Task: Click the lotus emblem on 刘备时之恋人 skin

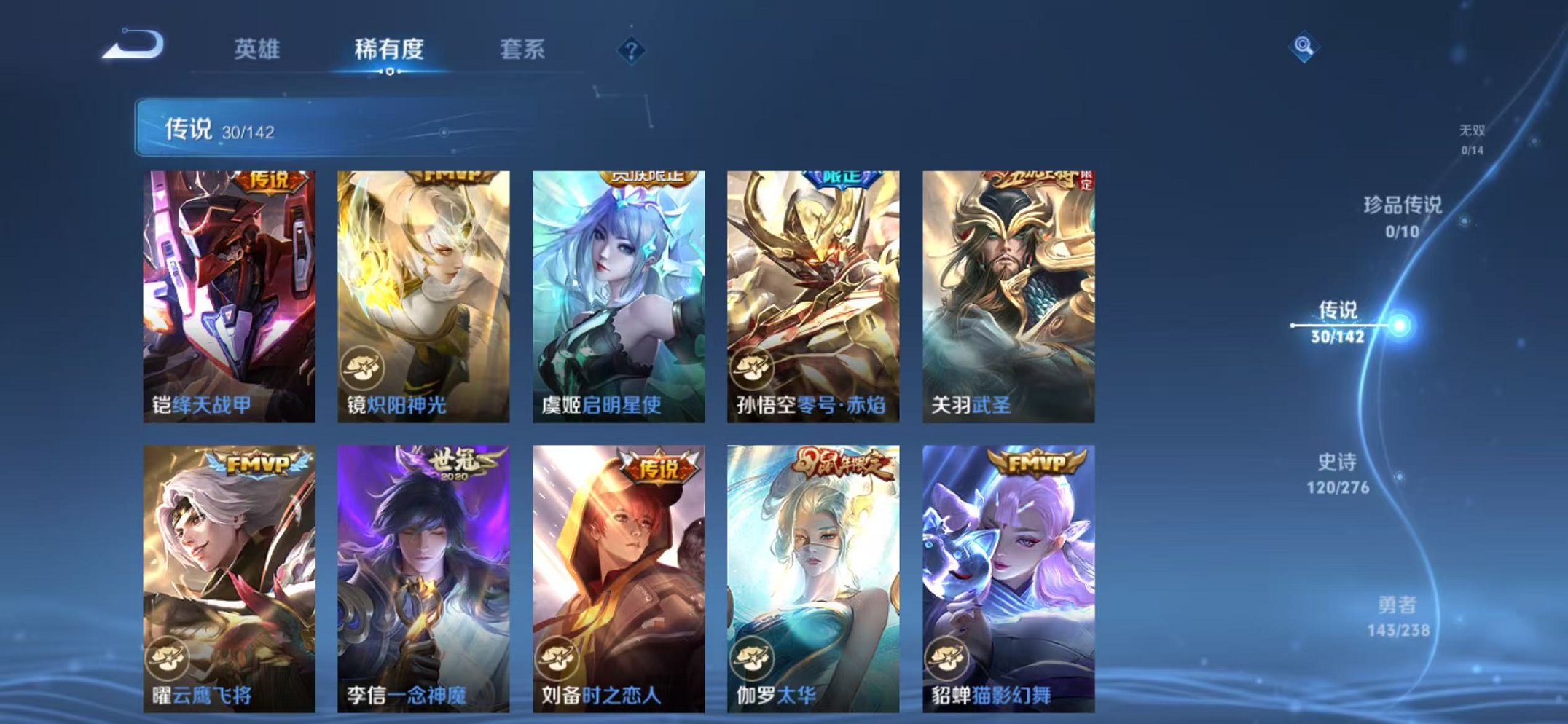Action: click(x=554, y=659)
